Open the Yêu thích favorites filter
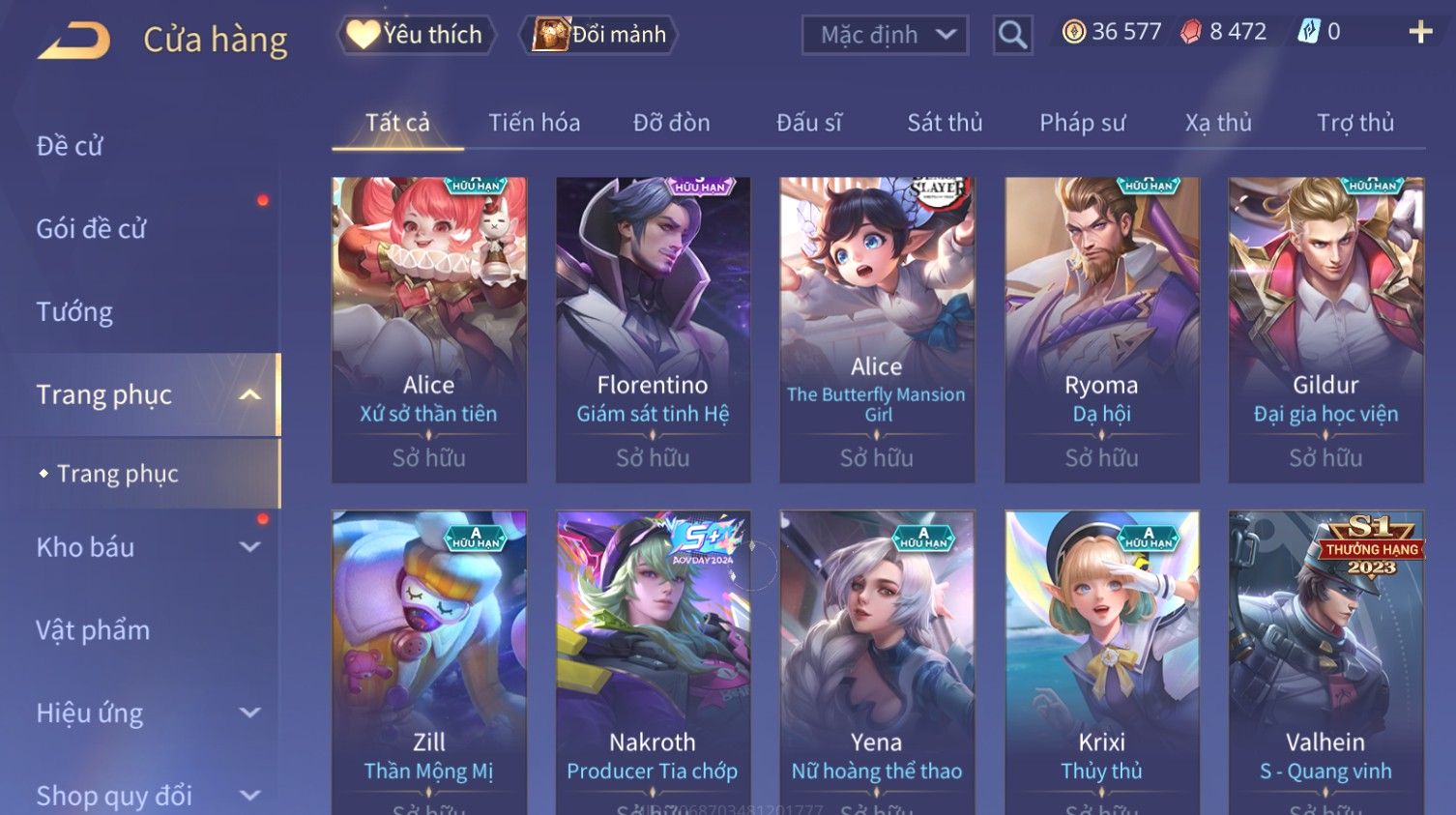This screenshot has width=1456, height=815. (416, 35)
